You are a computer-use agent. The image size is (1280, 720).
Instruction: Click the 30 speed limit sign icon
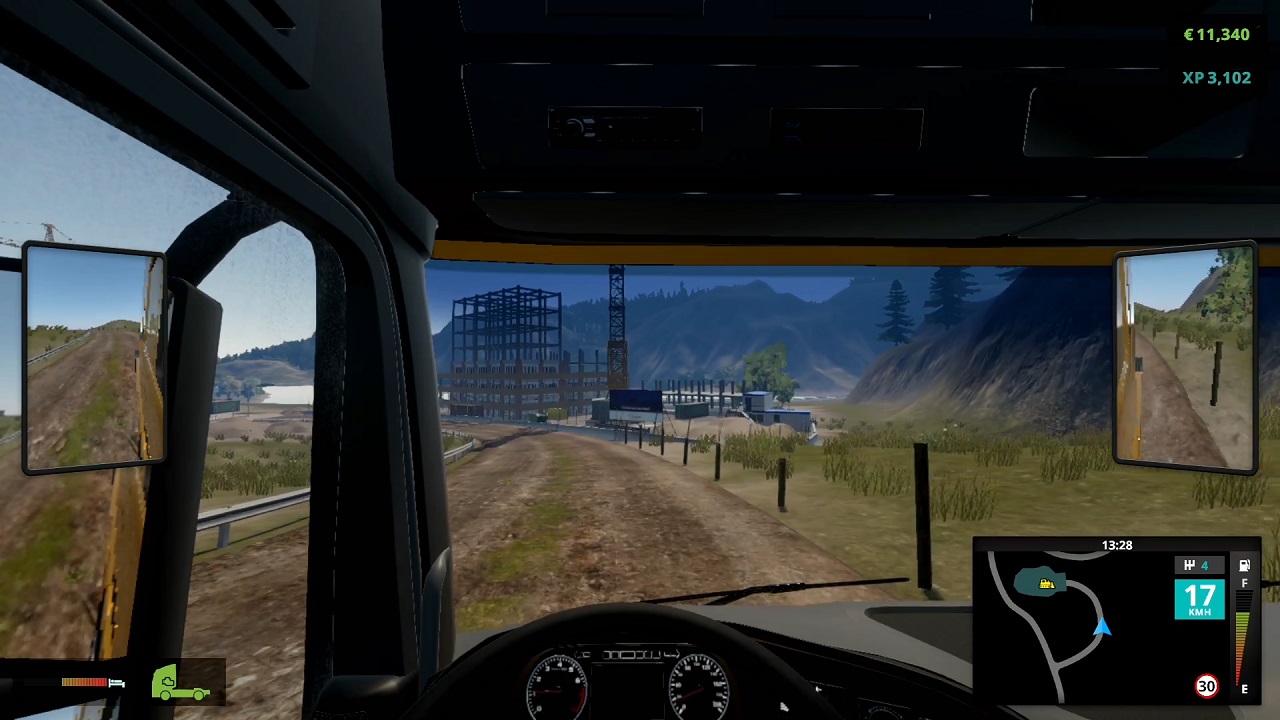click(x=1206, y=684)
